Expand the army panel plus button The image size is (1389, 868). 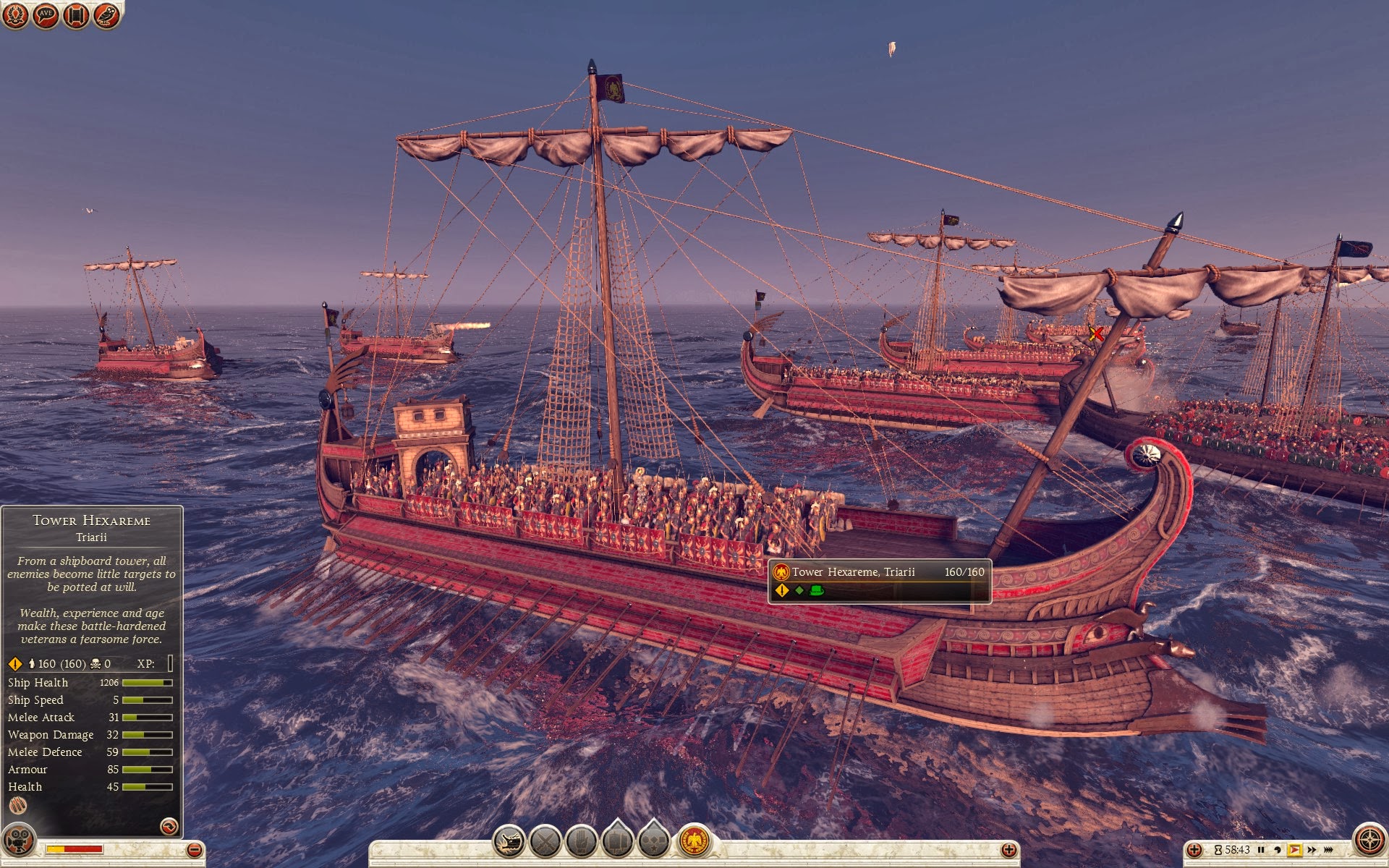[x=1008, y=850]
